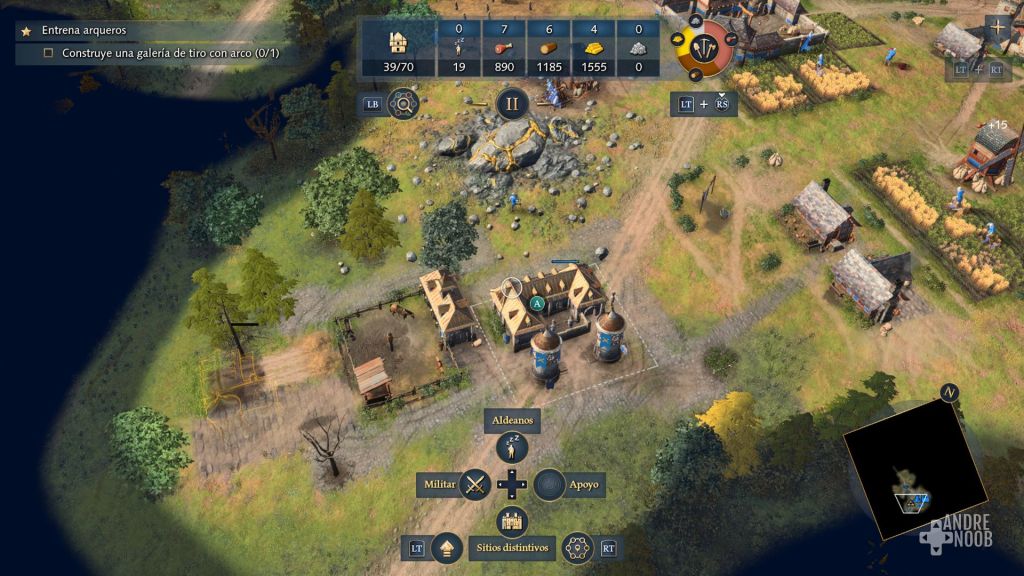Click the gold plus icon top-right
1024x576 pixels.
[996, 29]
